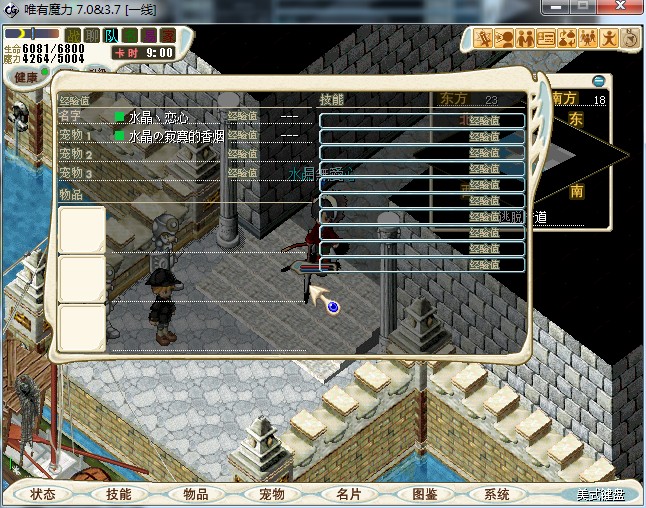The width and height of the screenshot is (646, 508).
Task: Open the 名片 (Name Card) menu
Action: pyautogui.click(x=348, y=494)
